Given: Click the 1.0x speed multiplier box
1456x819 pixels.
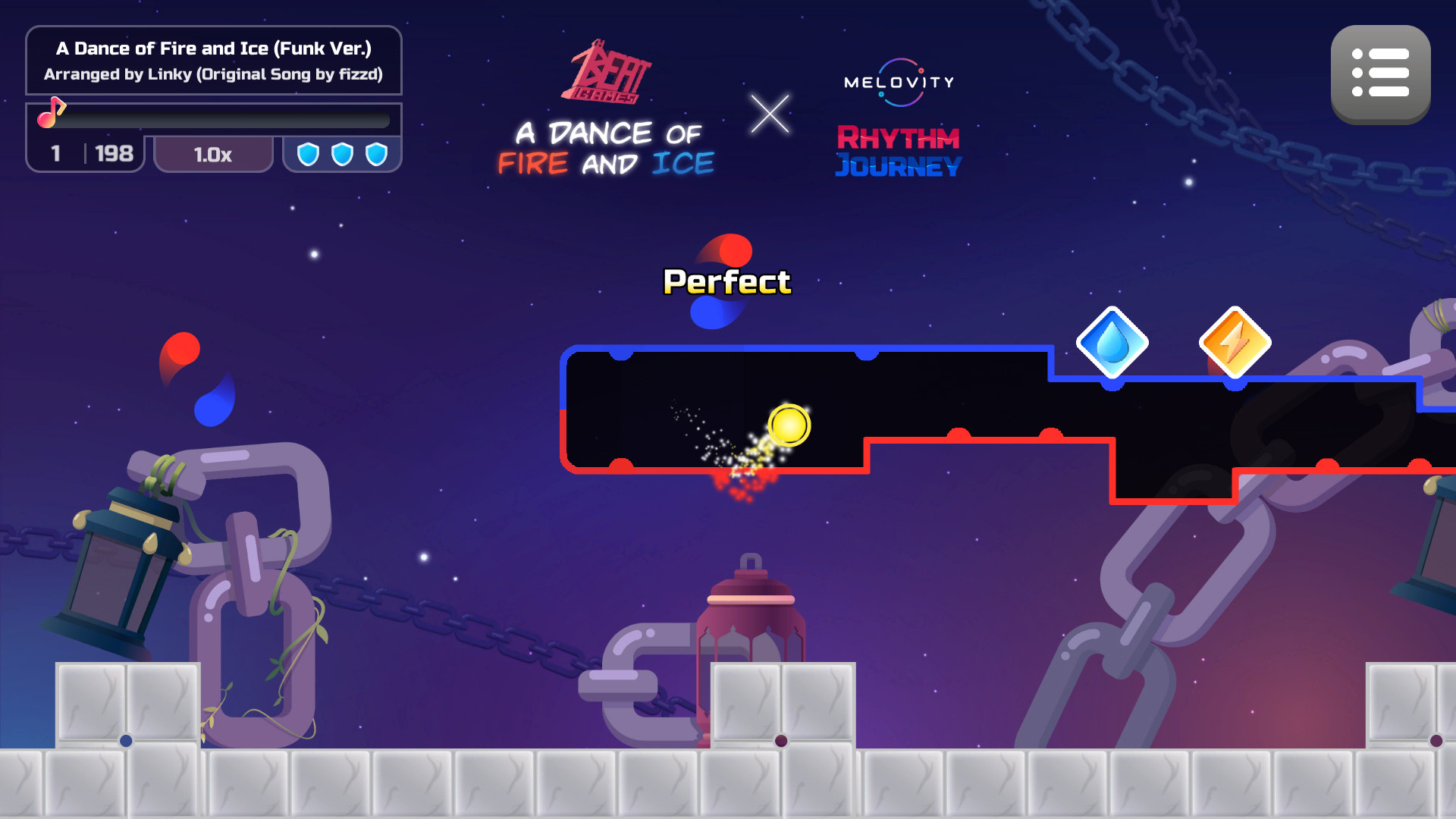Looking at the screenshot, I should tap(213, 155).
